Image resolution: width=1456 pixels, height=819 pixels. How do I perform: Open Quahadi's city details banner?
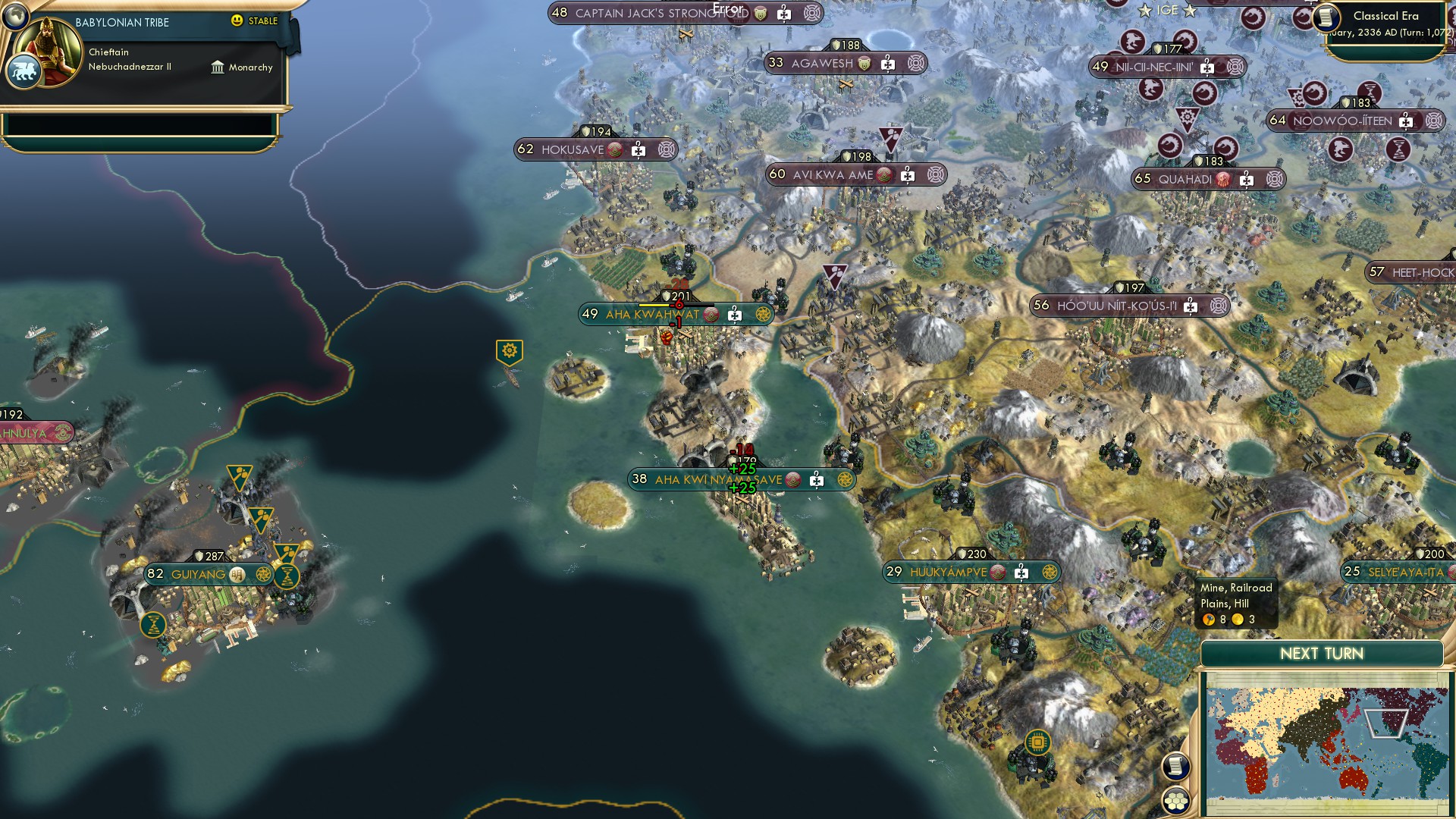pos(1185,180)
